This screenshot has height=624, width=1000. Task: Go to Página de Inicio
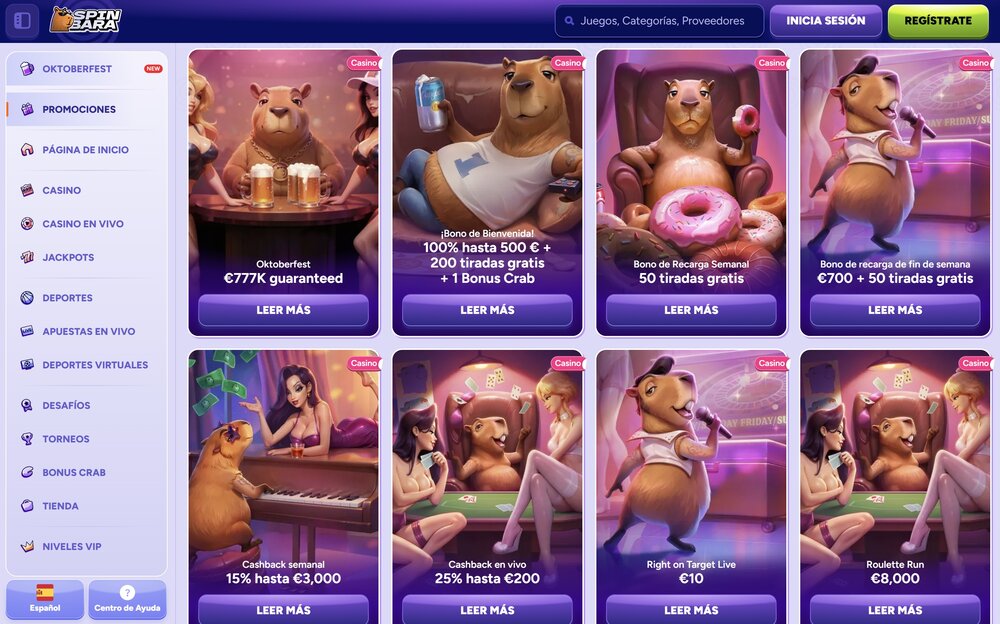pos(85,150)
